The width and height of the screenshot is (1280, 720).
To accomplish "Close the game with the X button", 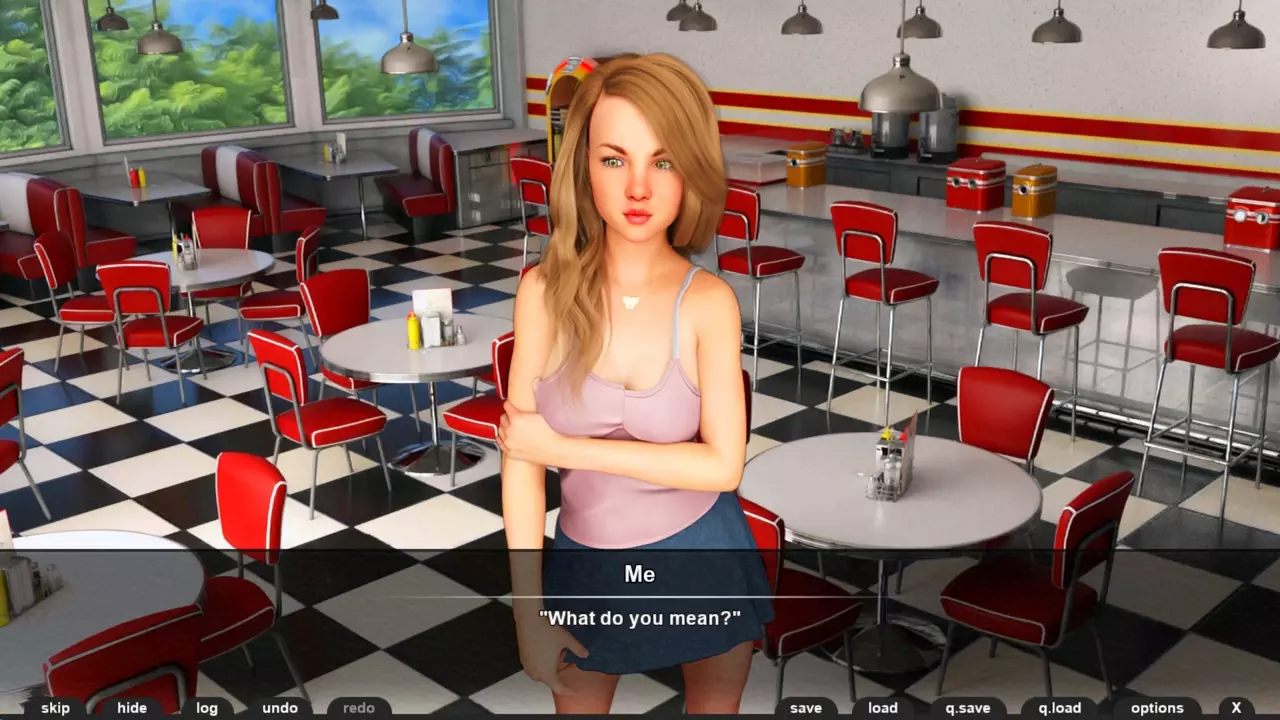I will pos(1237,708).
